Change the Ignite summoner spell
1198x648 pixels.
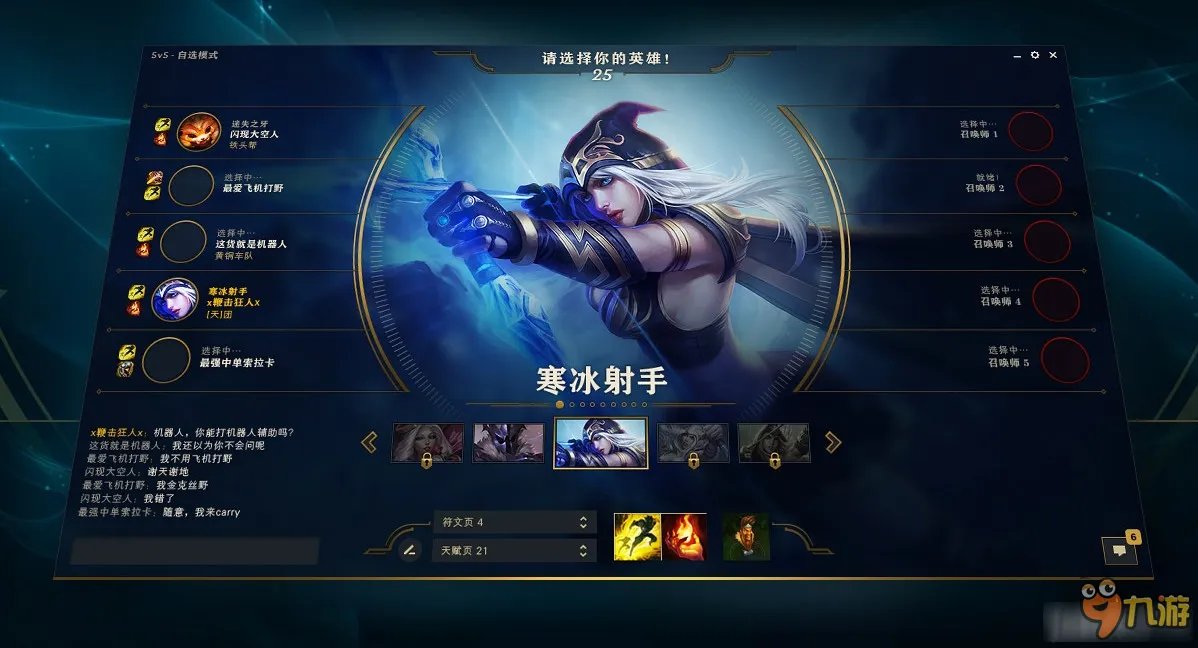click(683, 537)
